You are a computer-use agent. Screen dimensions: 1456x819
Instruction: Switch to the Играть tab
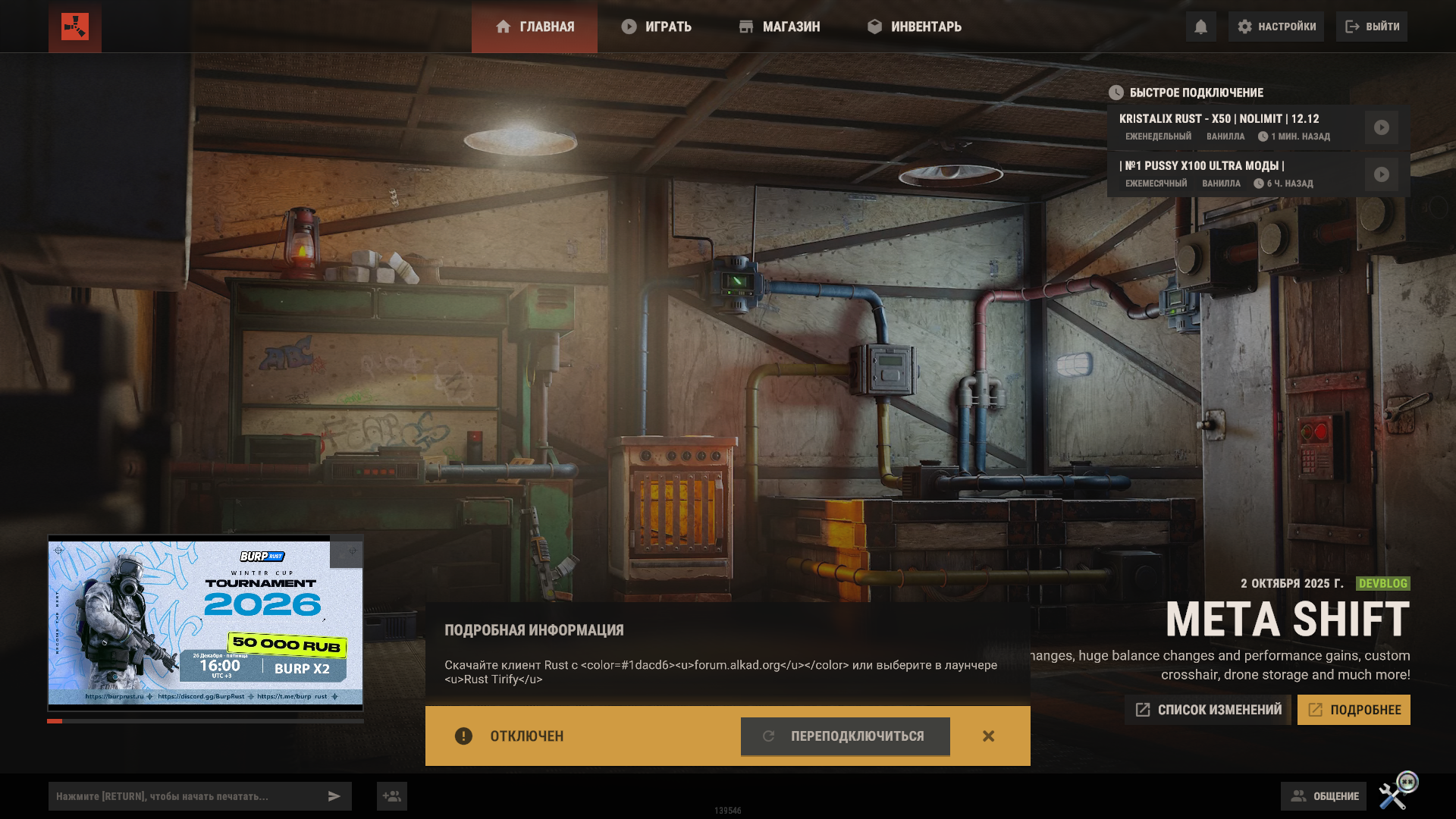pyautogui.click(x=657, y=27)
